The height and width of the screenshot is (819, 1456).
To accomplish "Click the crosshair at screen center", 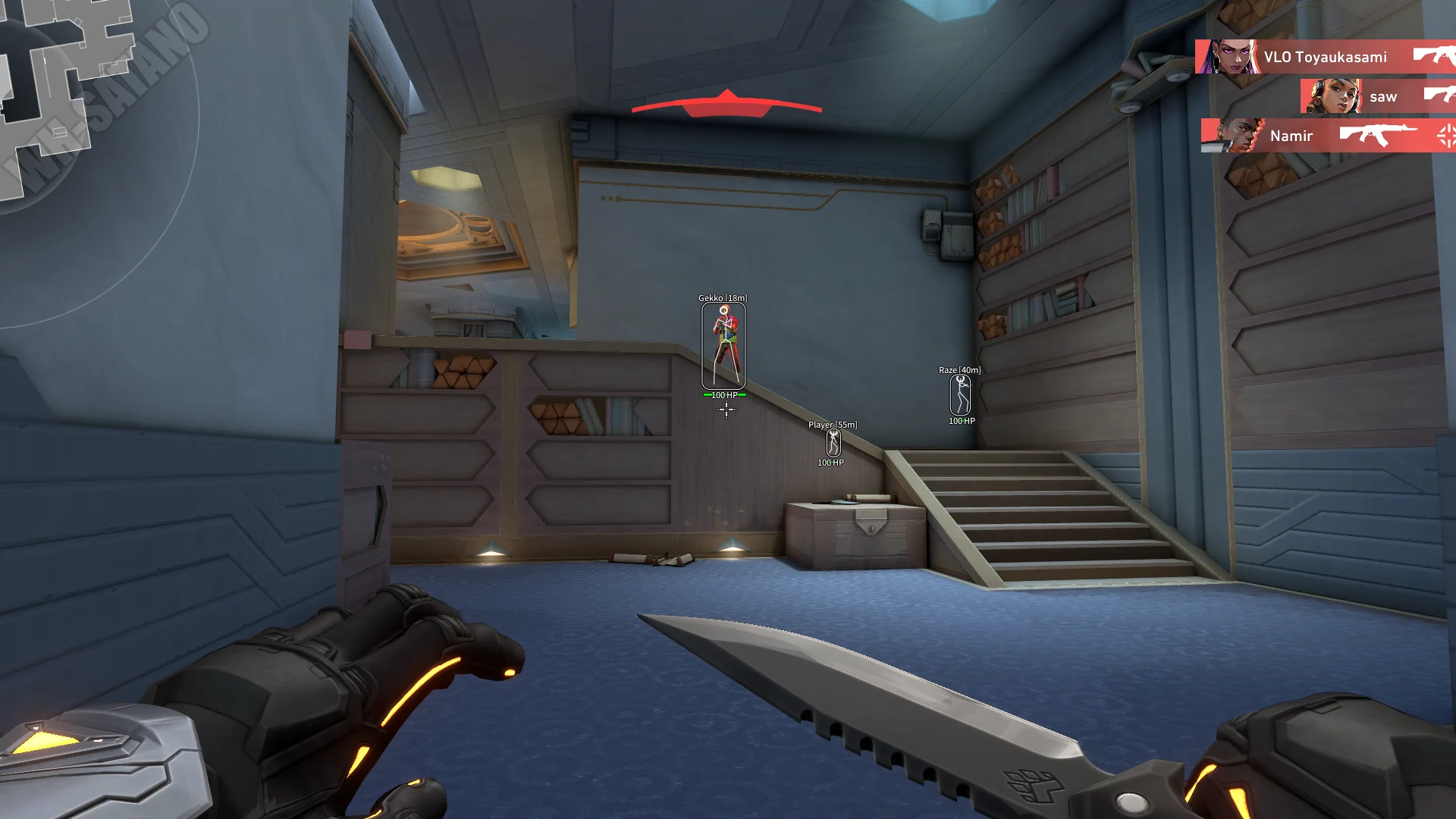I will [x=726, y=408].
